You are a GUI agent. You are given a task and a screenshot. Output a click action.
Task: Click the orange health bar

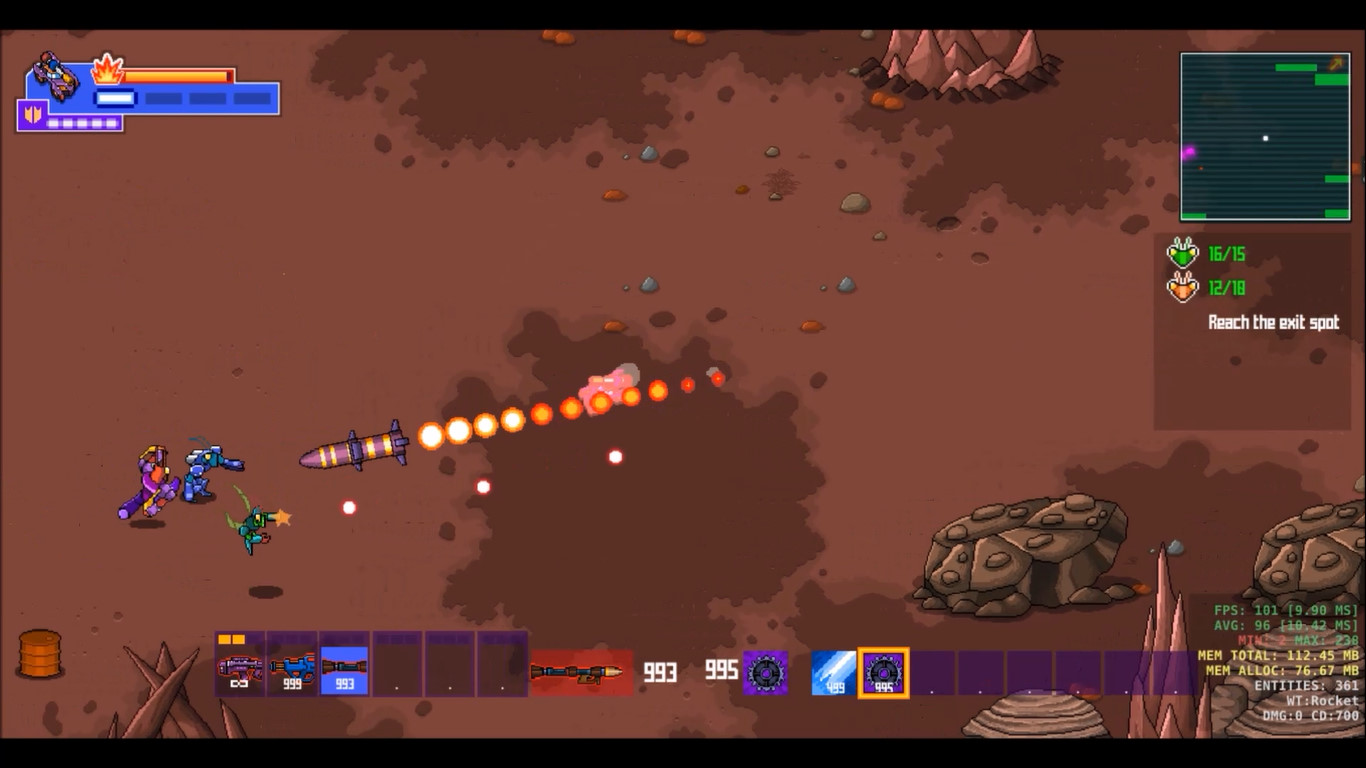pos(175,73)
